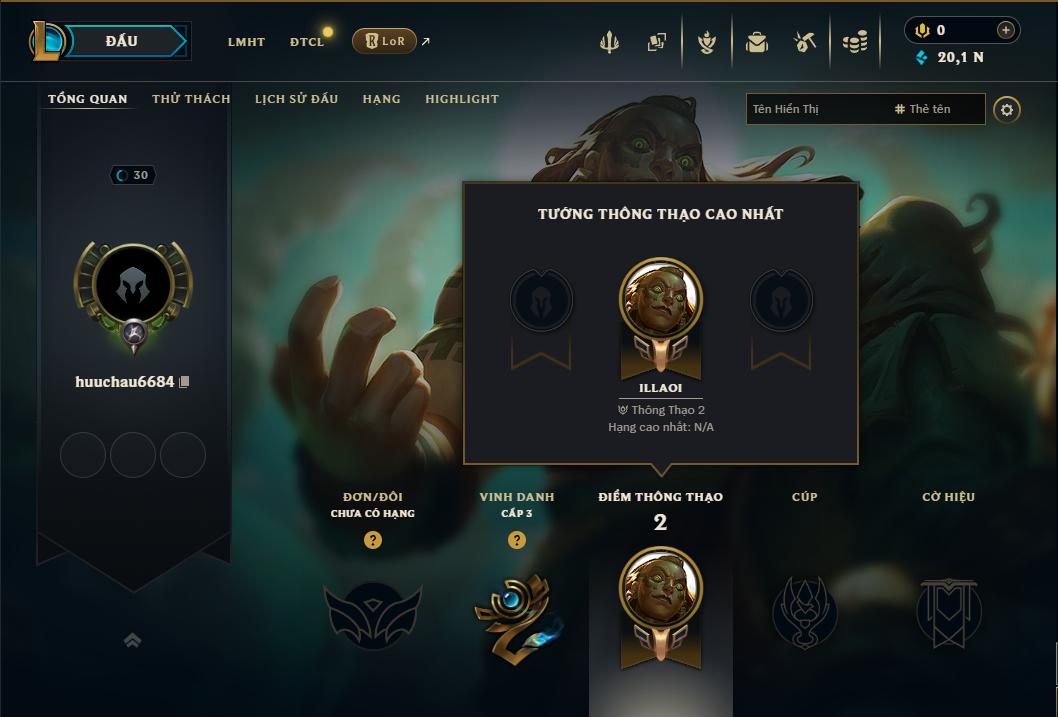The width and height of the screenshot is (1058, 717).
Task: Launch the LoR external link
Action: point(385,41)
